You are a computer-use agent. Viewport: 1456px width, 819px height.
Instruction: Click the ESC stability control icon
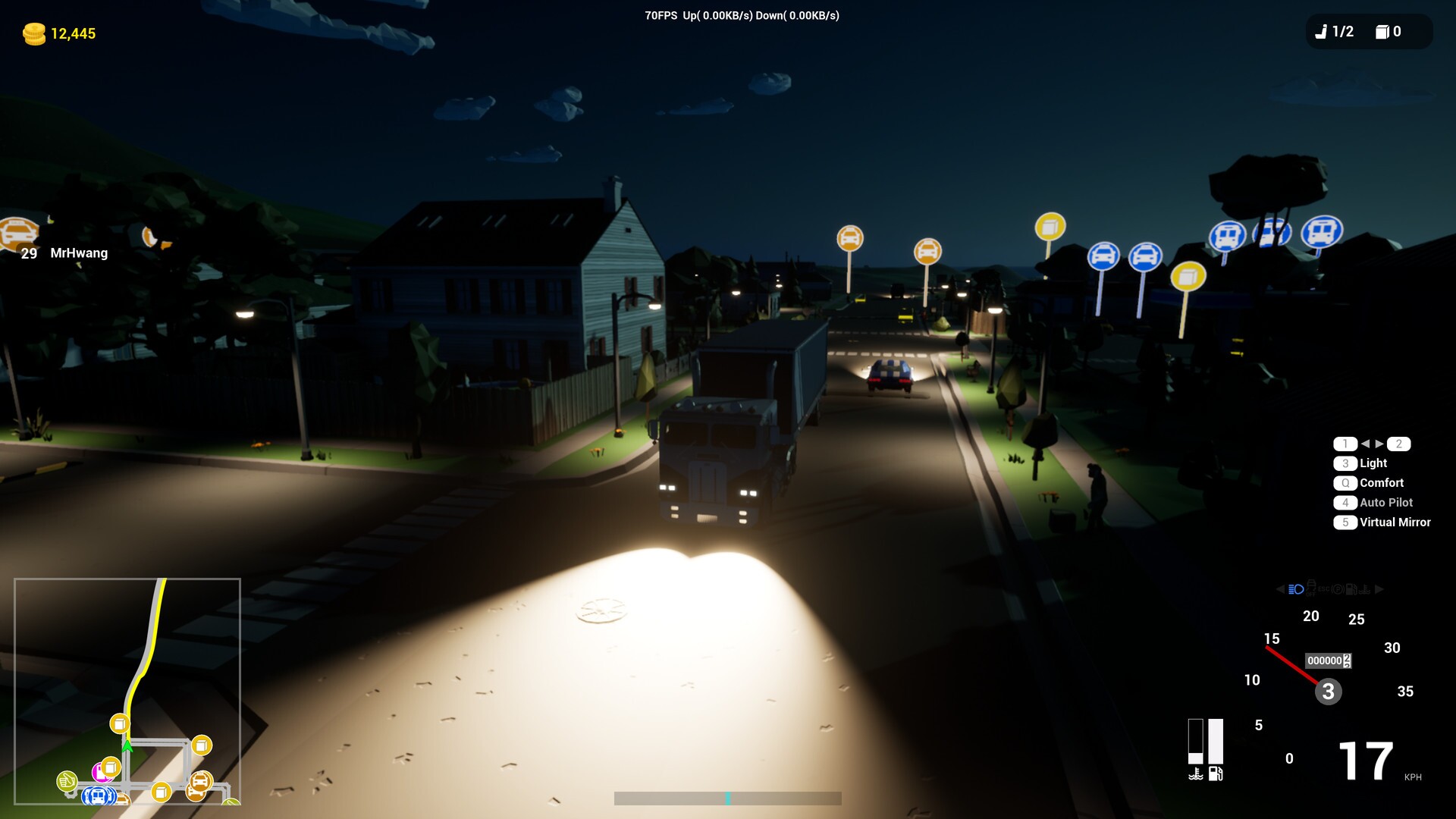(x=1323, y=588)
